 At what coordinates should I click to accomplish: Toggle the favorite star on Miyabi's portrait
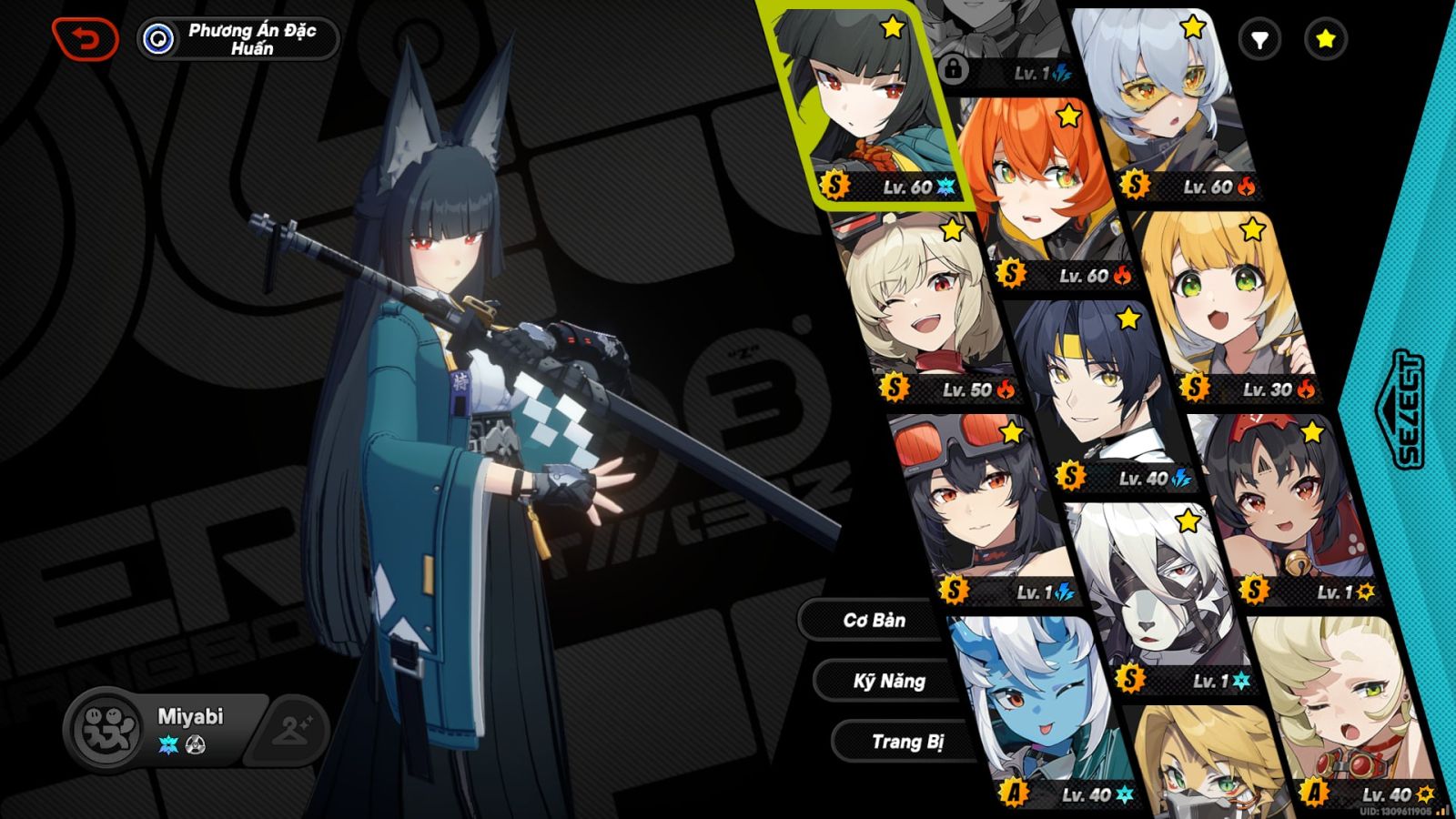891,27
